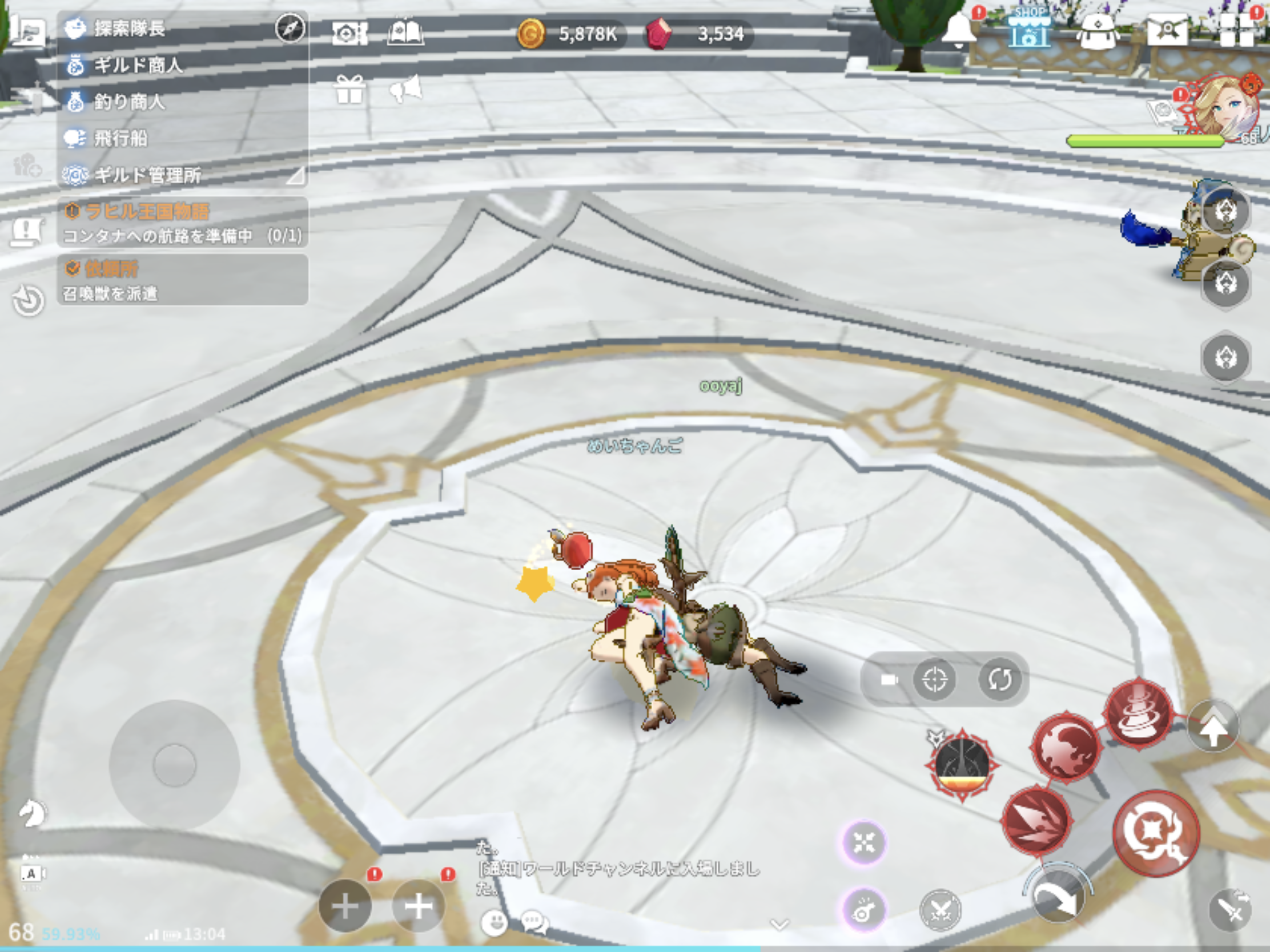Open the gift box rewards

349,90
